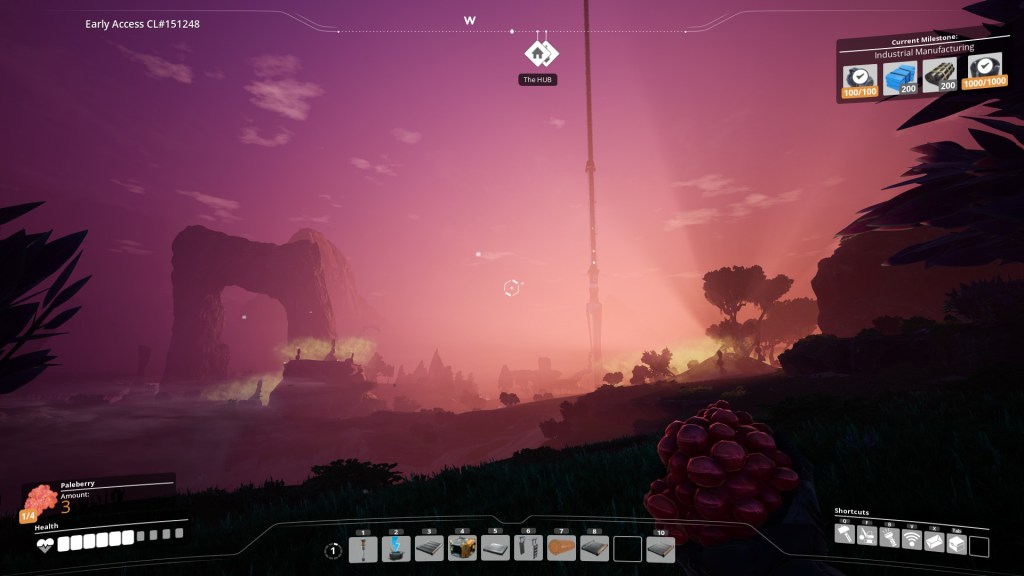The image size is (1024, 576).
Task: Use the resource scanner signal shortcut
Action: (x=911, y=538)
